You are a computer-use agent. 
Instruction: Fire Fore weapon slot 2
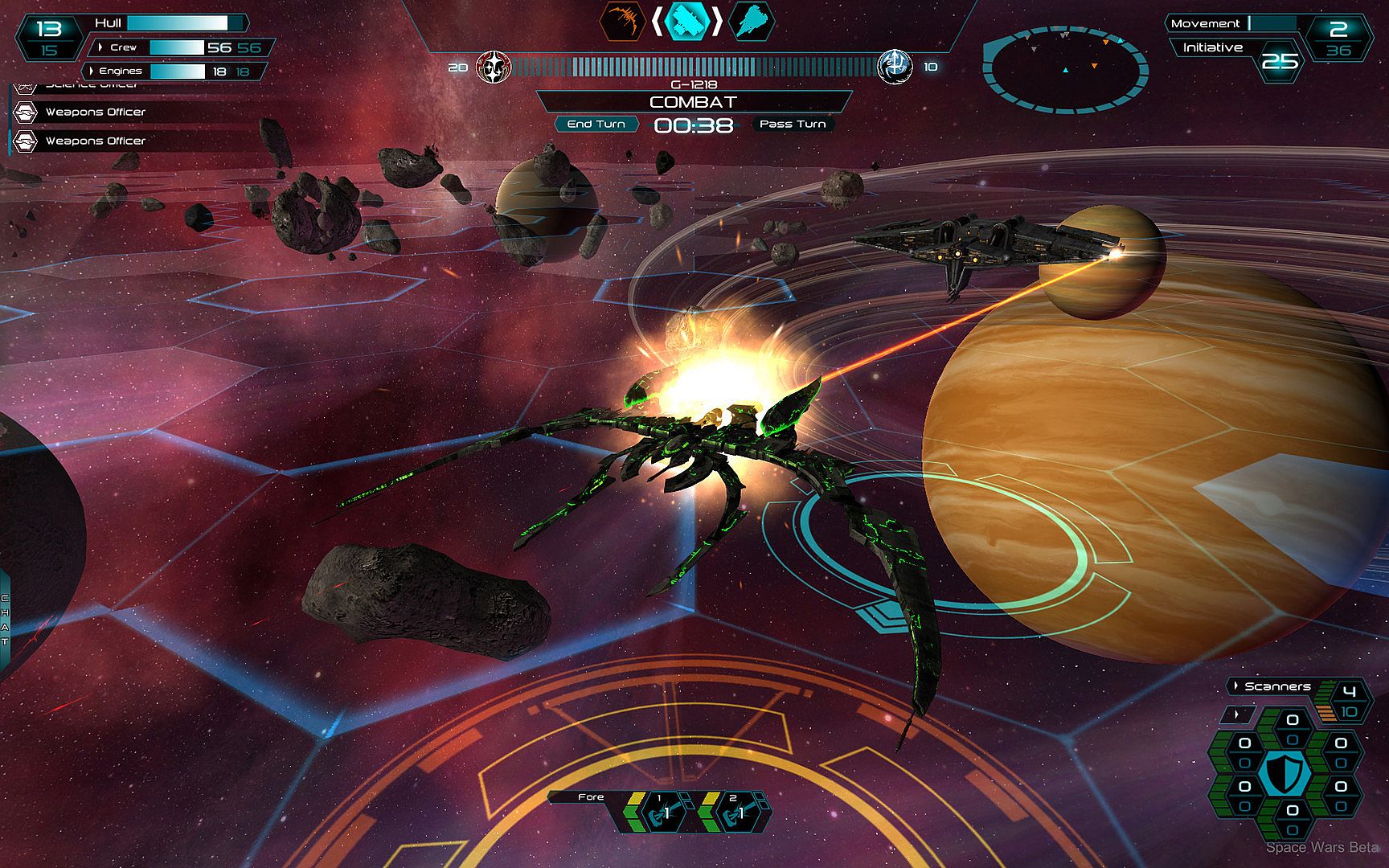click(x=734, y=812)
